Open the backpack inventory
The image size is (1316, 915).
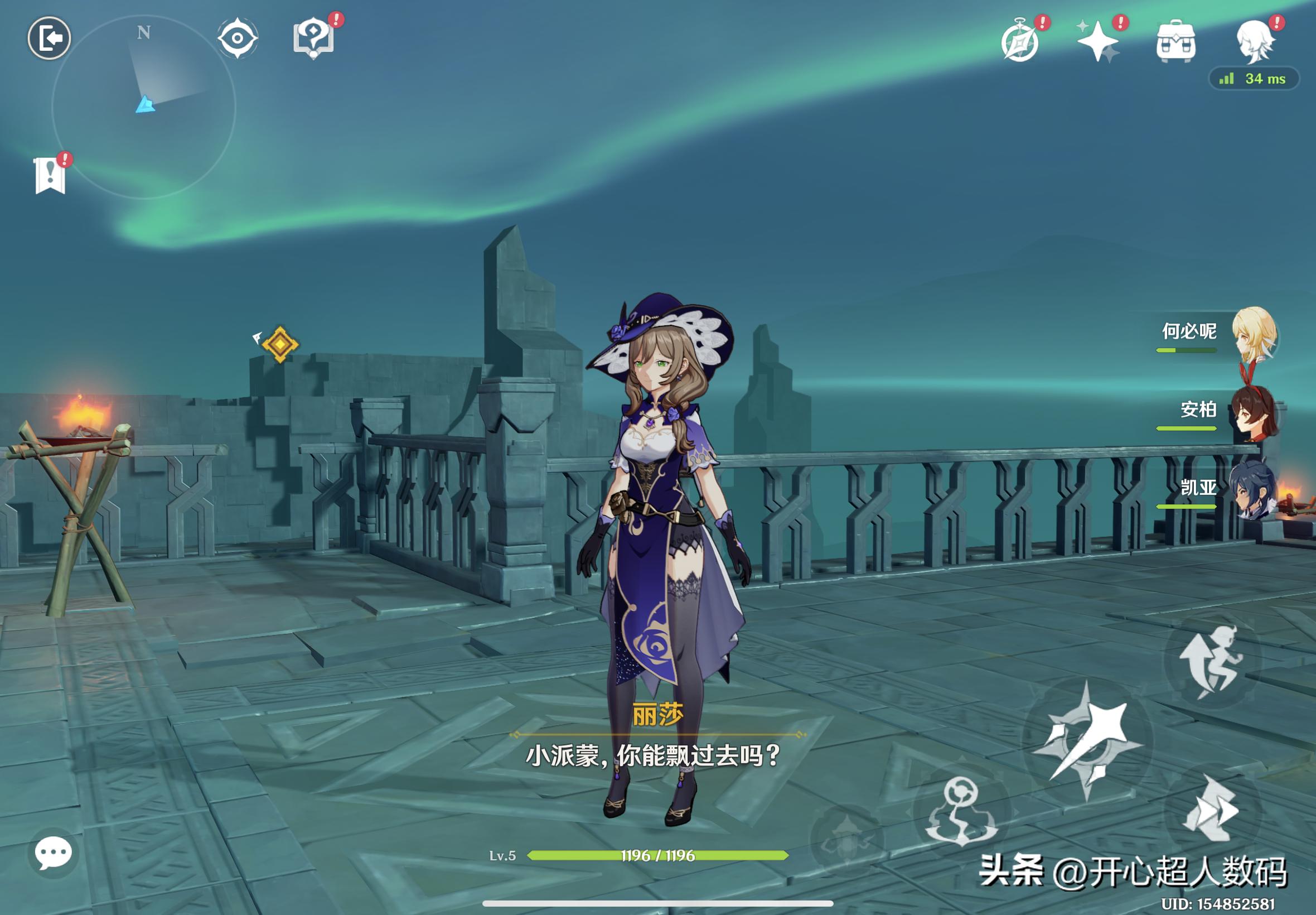1175,41
